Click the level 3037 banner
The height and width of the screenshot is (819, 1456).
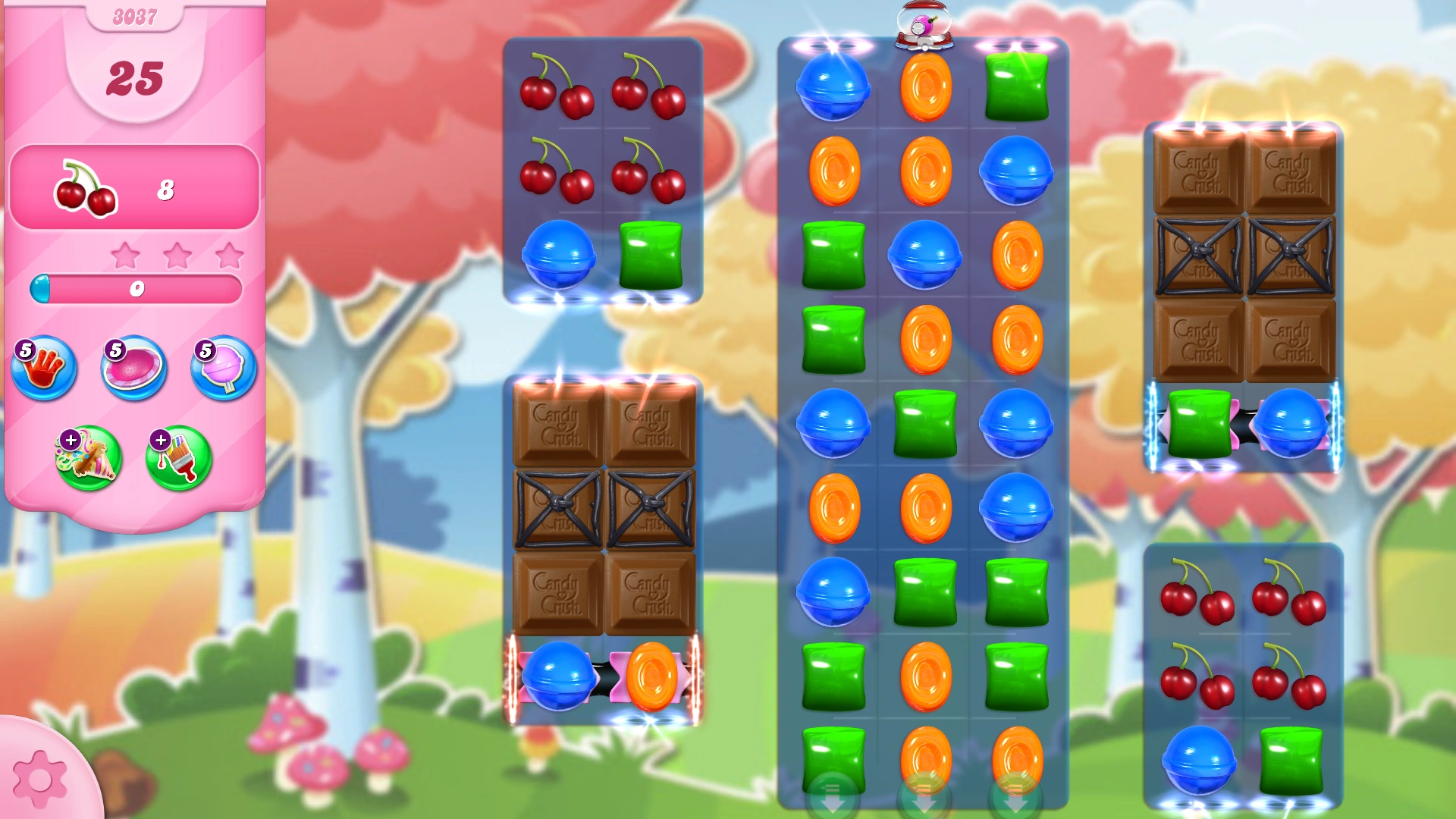(x=136, y=15)
